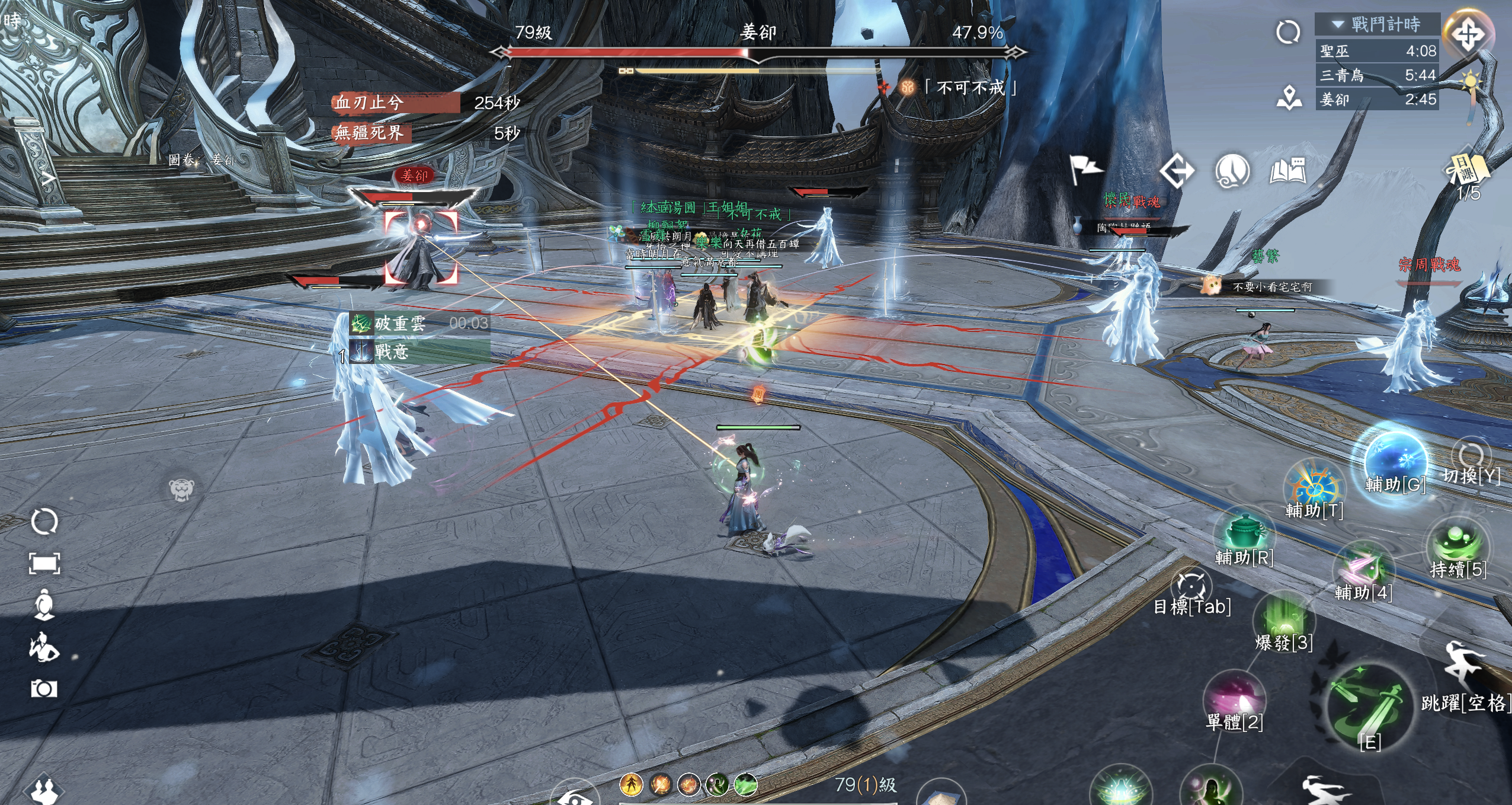Click the circular refresh icon beside battle timer
1512x805 pixels.
click(1288, 32)
